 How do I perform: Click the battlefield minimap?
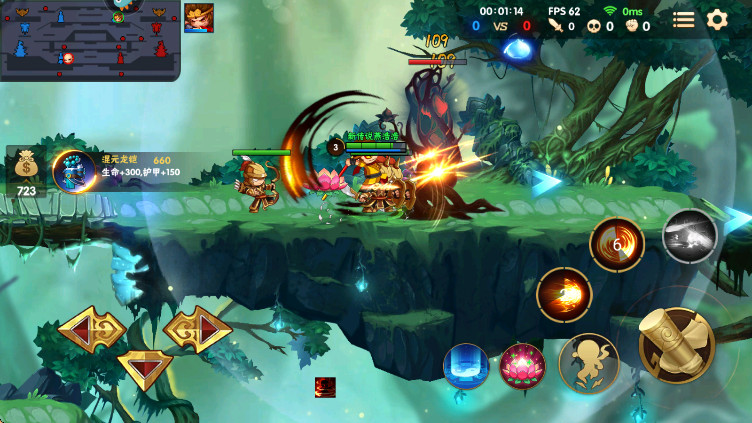click(90, 40)
